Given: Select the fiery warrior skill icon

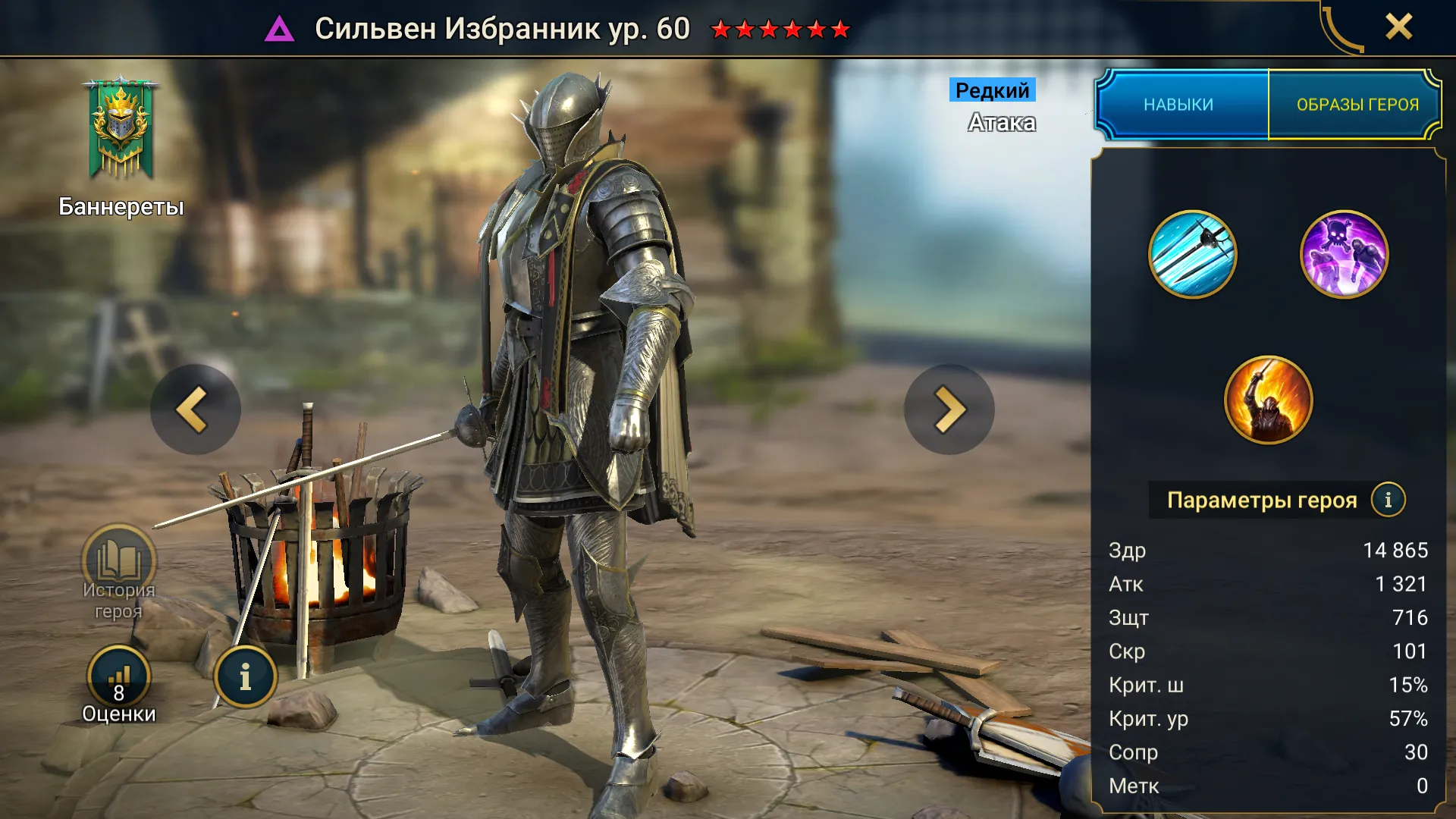Looking at the screenshot, I should click(1268, 400).
